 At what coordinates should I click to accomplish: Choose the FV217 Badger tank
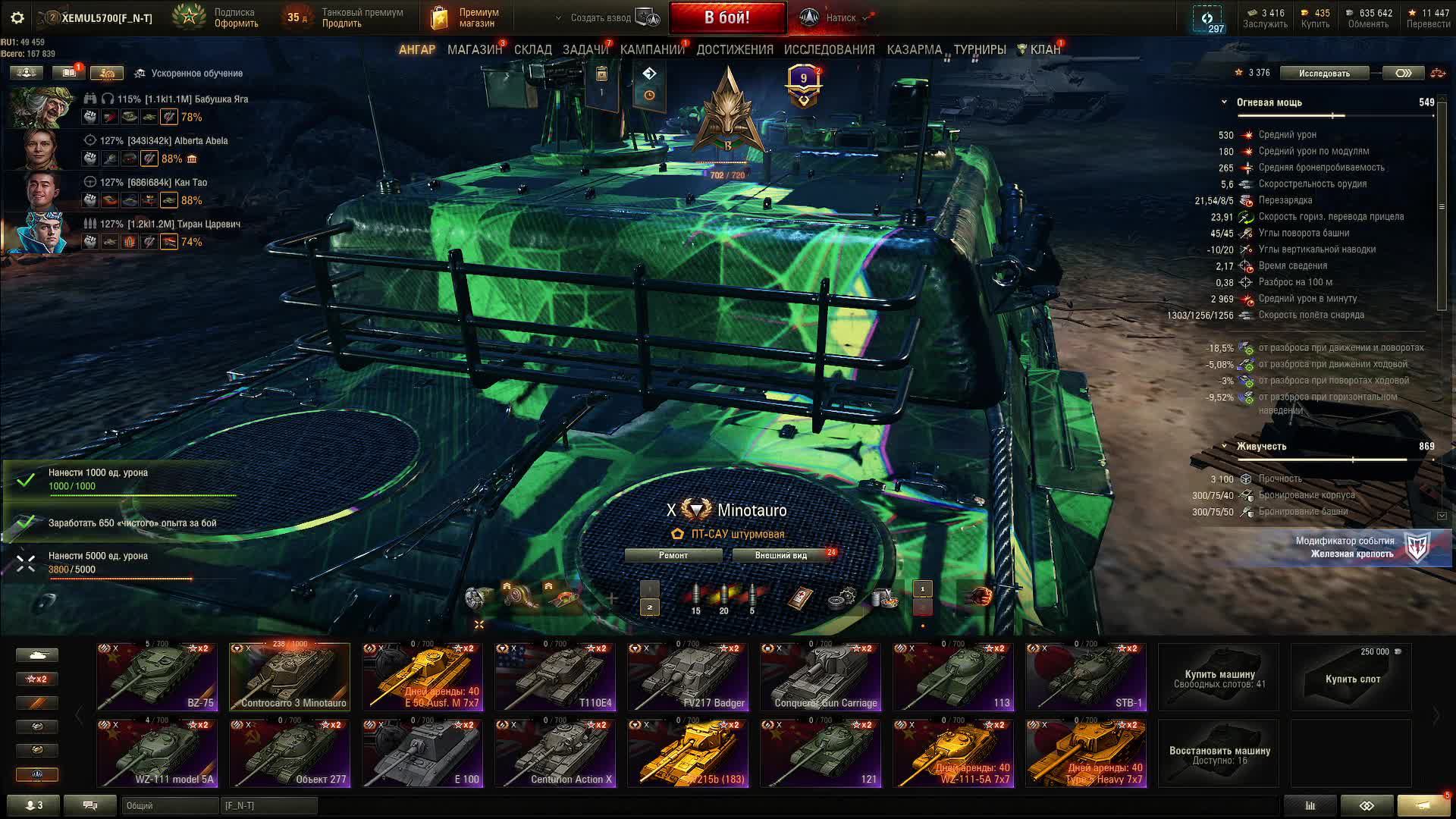pyautogui.click(x=688, y=677)
